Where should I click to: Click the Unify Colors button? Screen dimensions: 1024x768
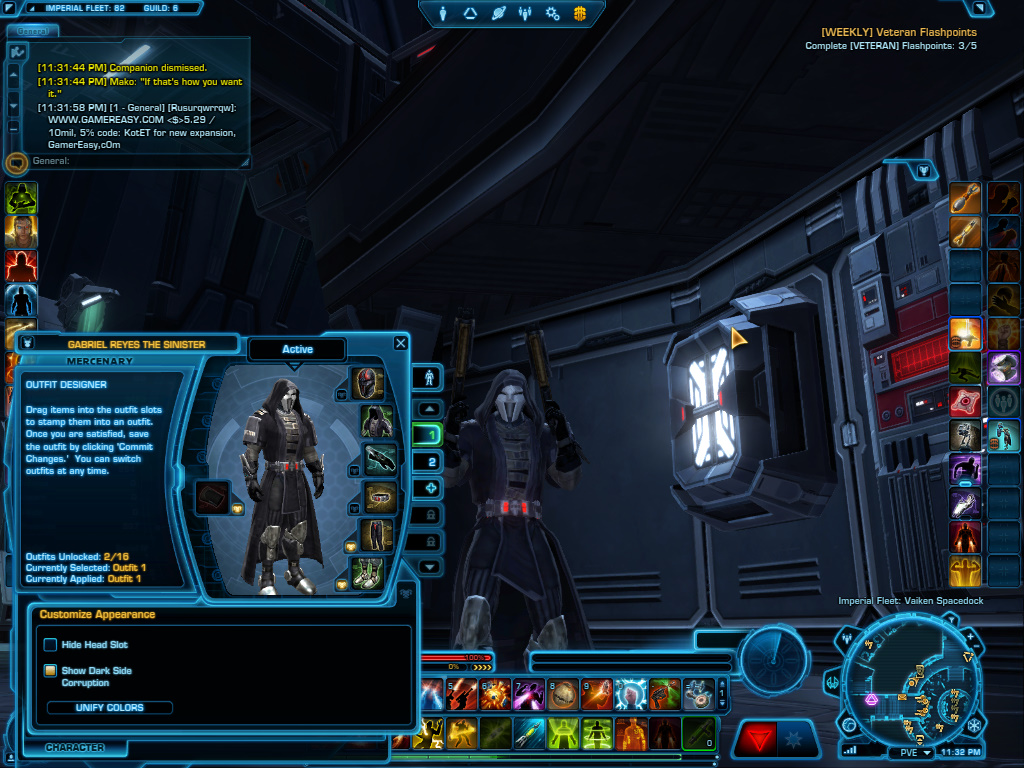coord(110,708)
